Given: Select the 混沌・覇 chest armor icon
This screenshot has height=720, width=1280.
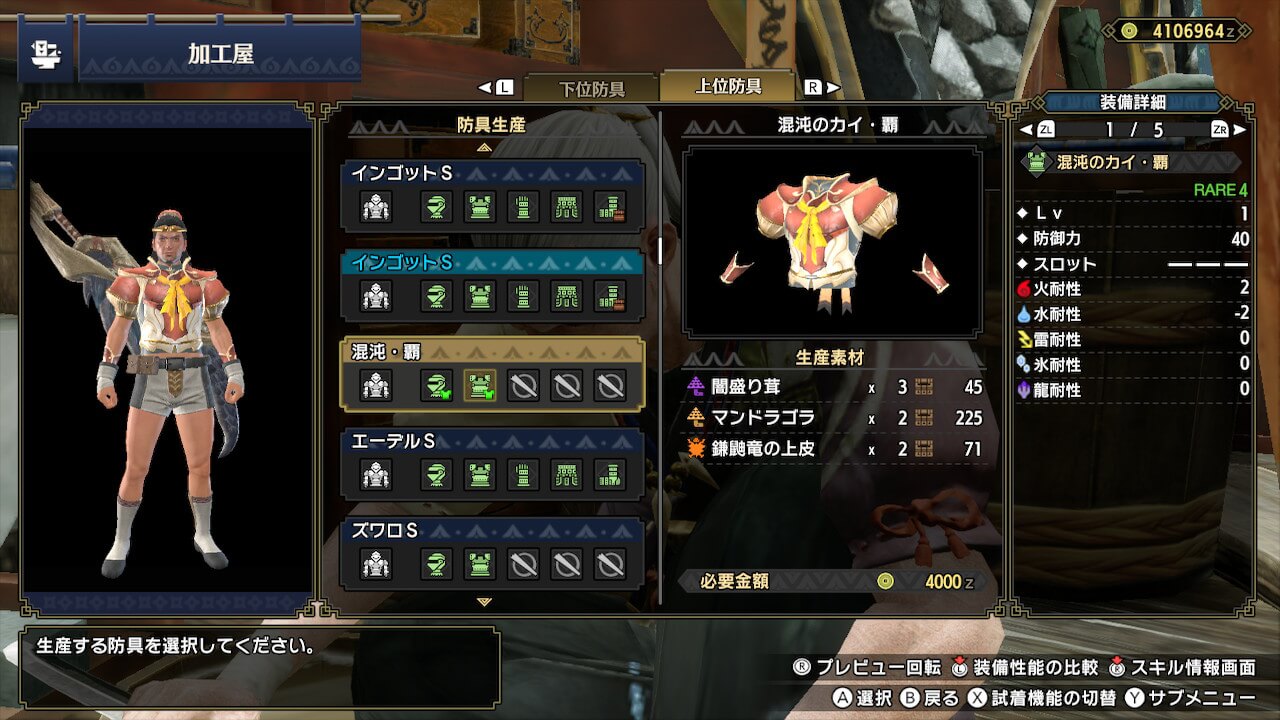Looking at the screenshot, I should [x=480, y=385].
